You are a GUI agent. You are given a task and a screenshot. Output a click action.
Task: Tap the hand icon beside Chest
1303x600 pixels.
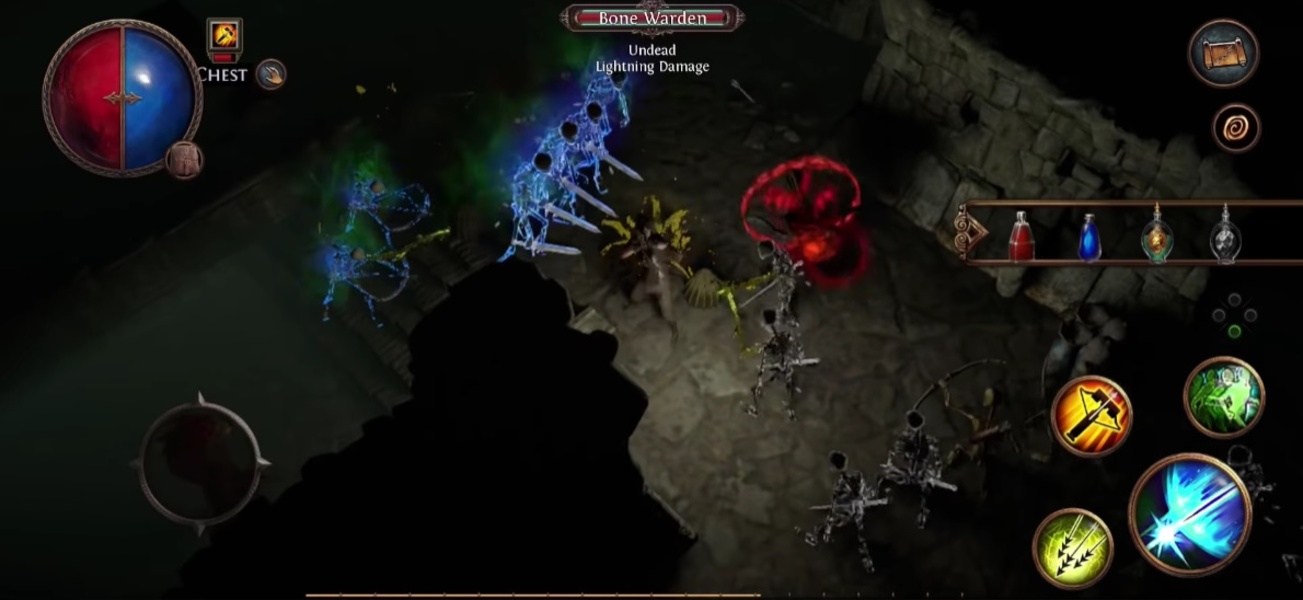270,74
